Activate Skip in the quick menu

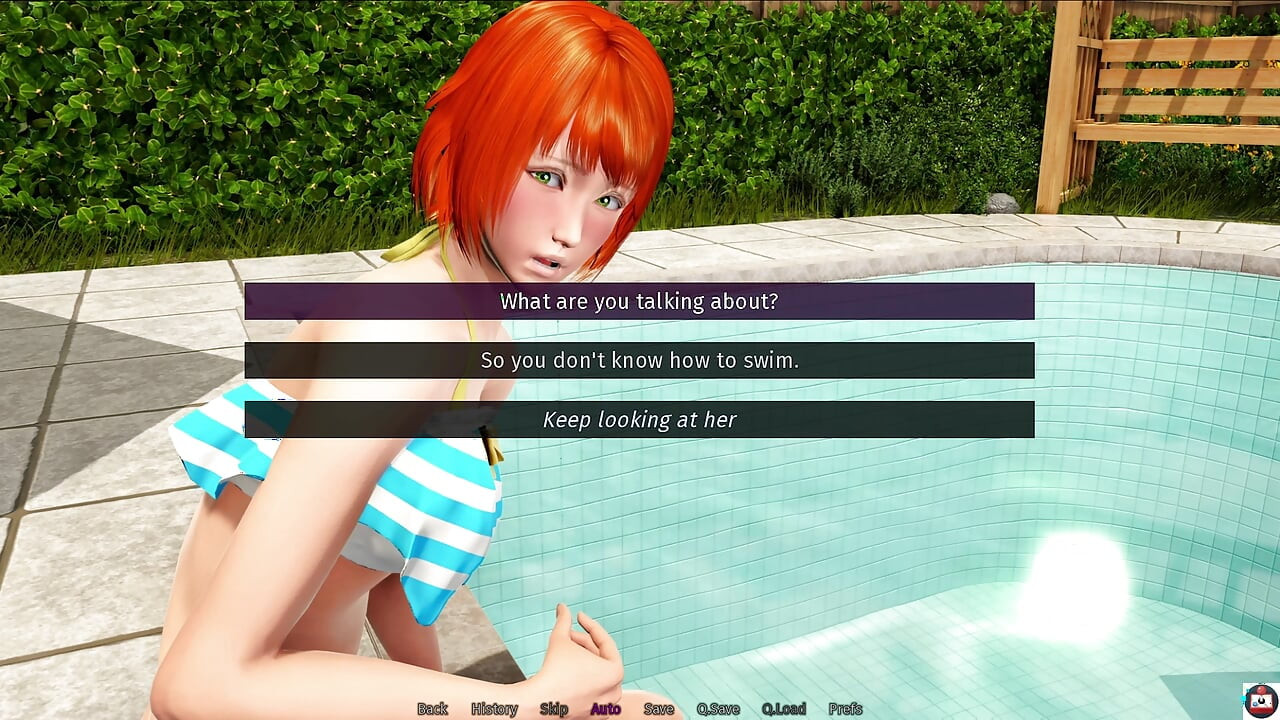(554, 709)
